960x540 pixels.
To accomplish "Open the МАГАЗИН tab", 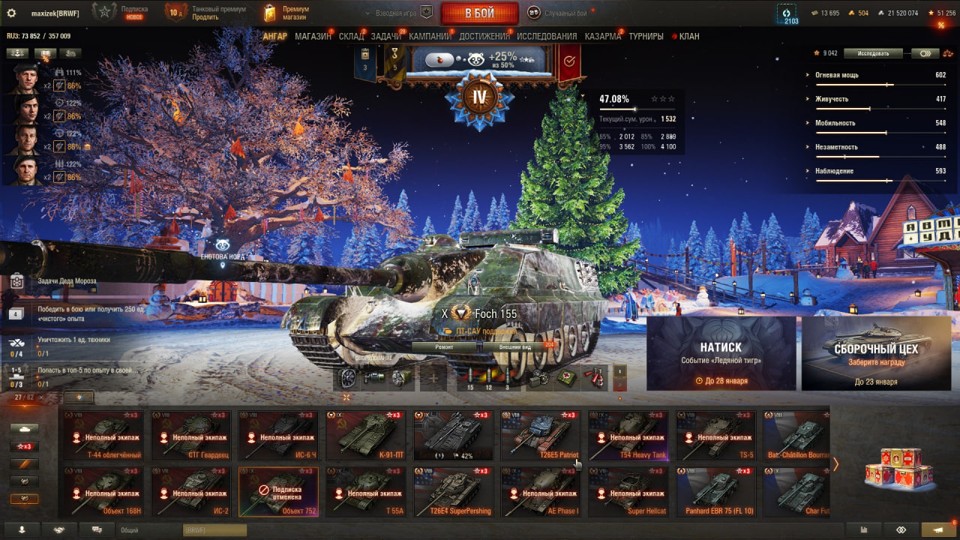I will [x=313, y=37].
